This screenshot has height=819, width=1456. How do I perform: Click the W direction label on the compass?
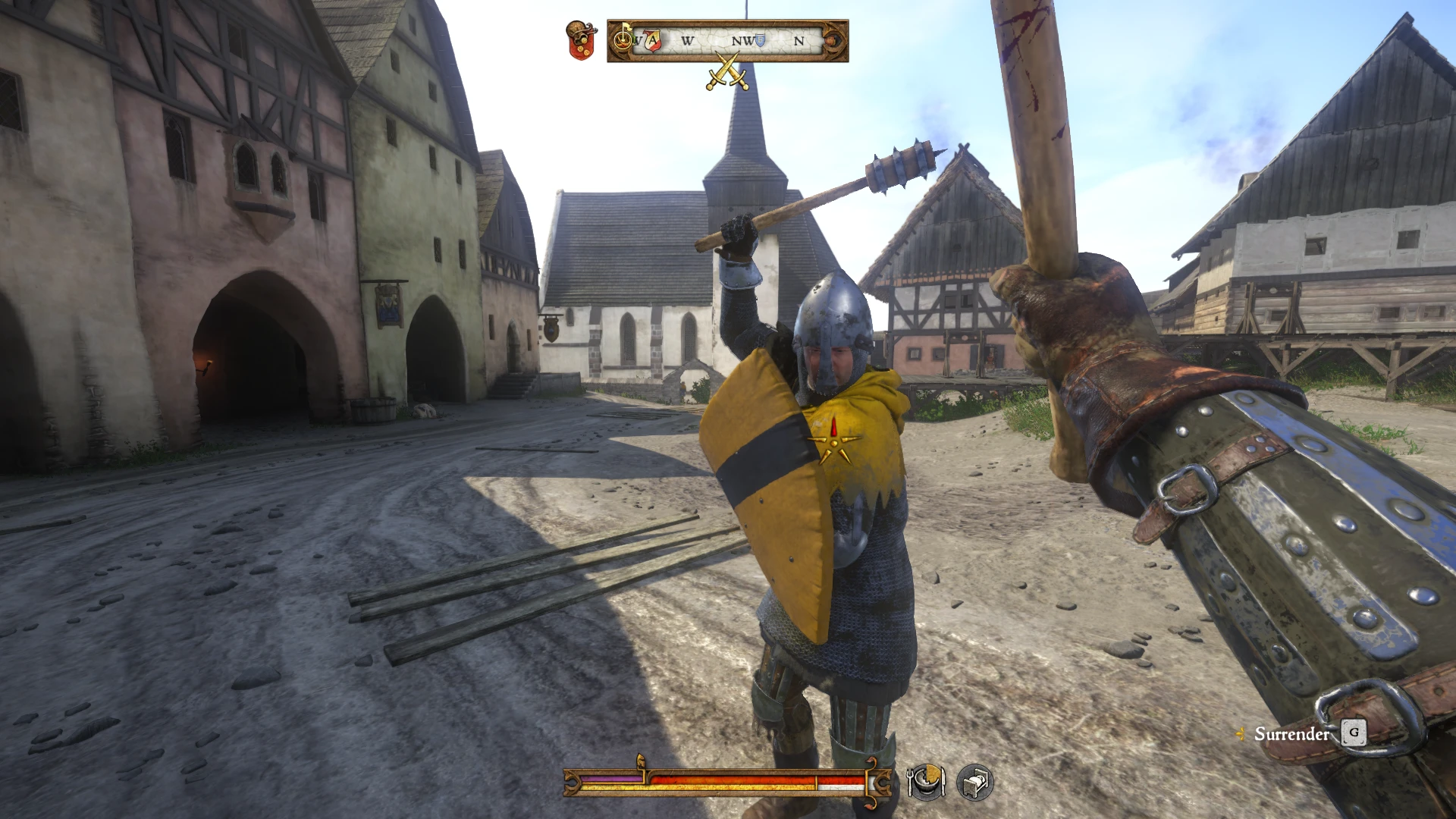tap(688, 39)
